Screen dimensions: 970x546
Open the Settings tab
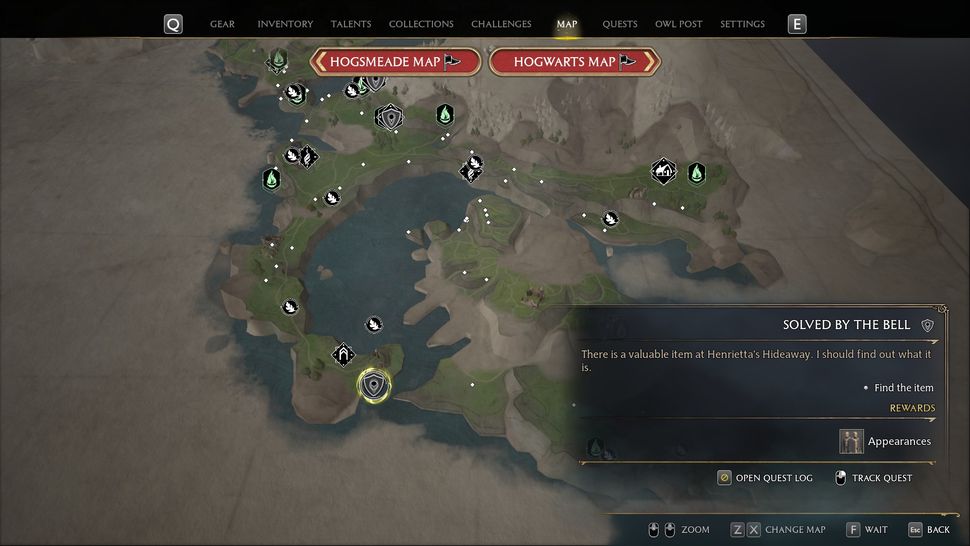point(742,24)
